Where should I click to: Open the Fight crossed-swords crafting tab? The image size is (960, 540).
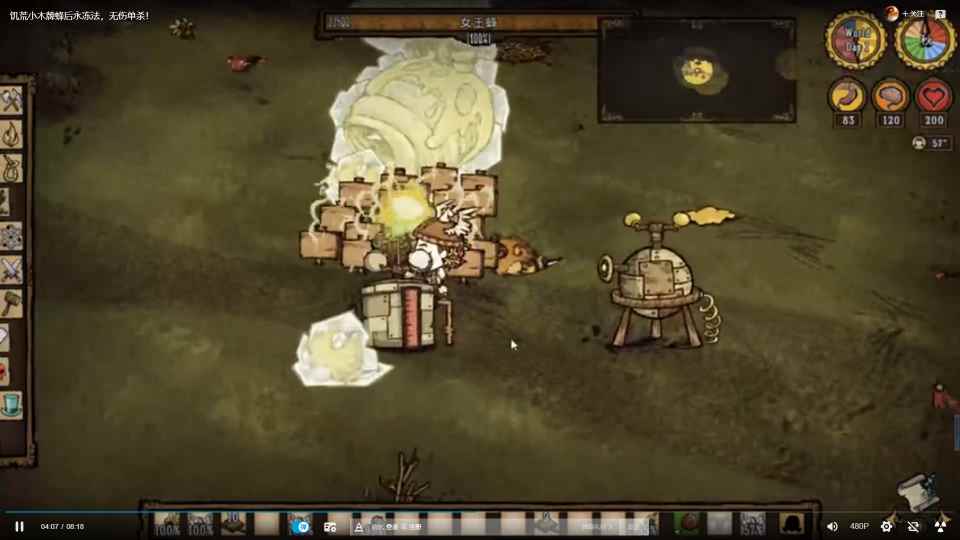12,270
